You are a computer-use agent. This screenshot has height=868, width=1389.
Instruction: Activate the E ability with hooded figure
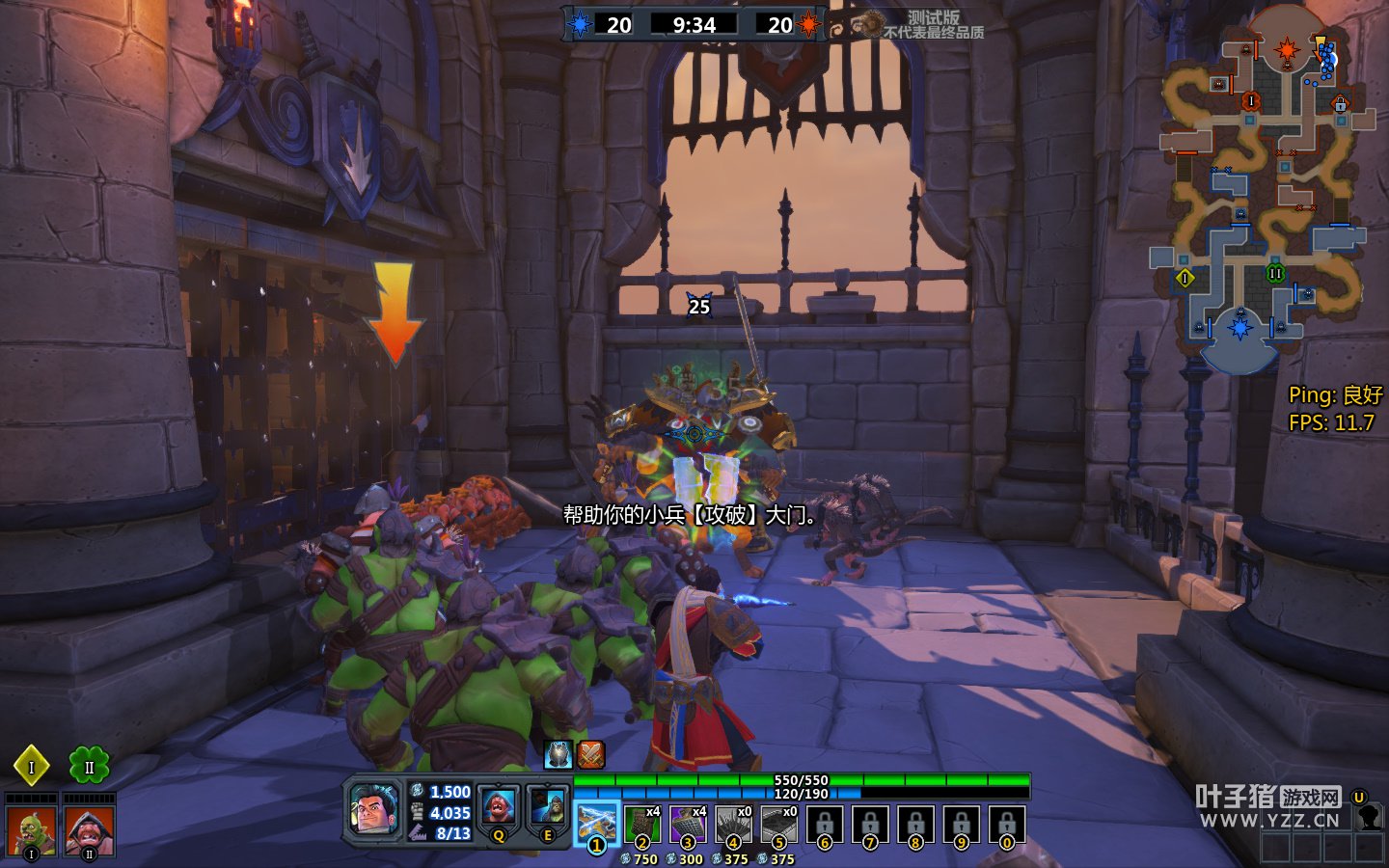[547, 807]
